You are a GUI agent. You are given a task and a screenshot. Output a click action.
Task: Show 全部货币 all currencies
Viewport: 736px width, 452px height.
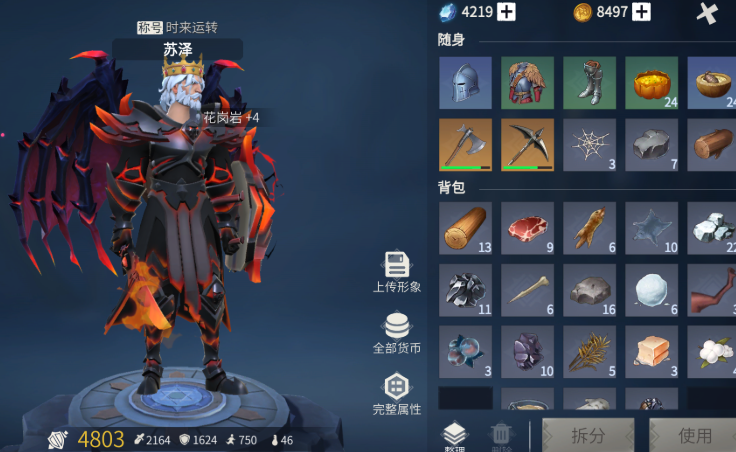pos(397,333)
